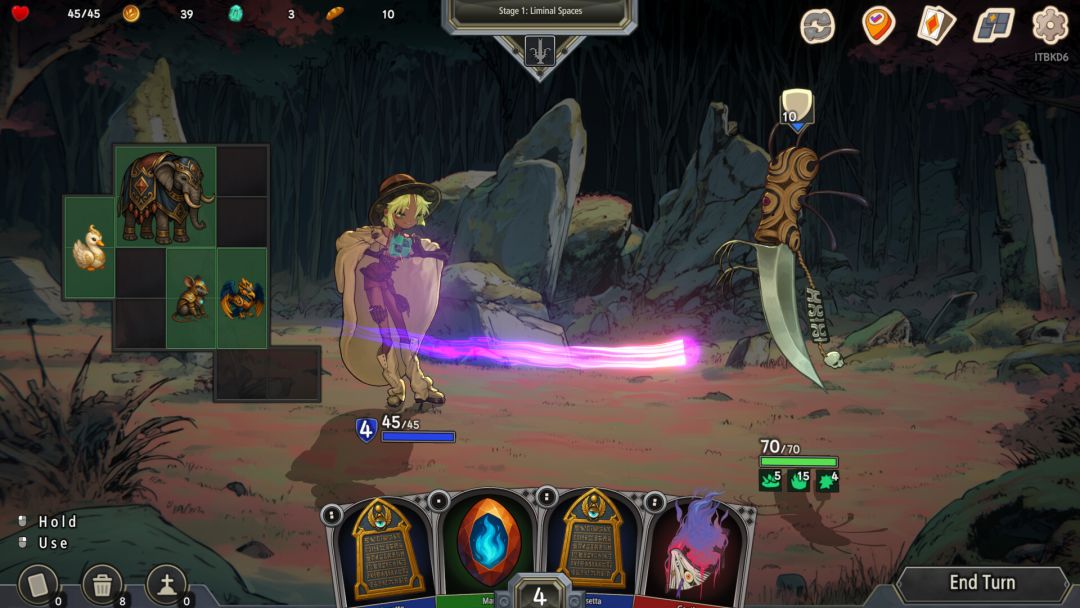Open the discard pile trash can
Image resolution: width=1080 pixels, height=608 pixels.
(x=102, y=585)
